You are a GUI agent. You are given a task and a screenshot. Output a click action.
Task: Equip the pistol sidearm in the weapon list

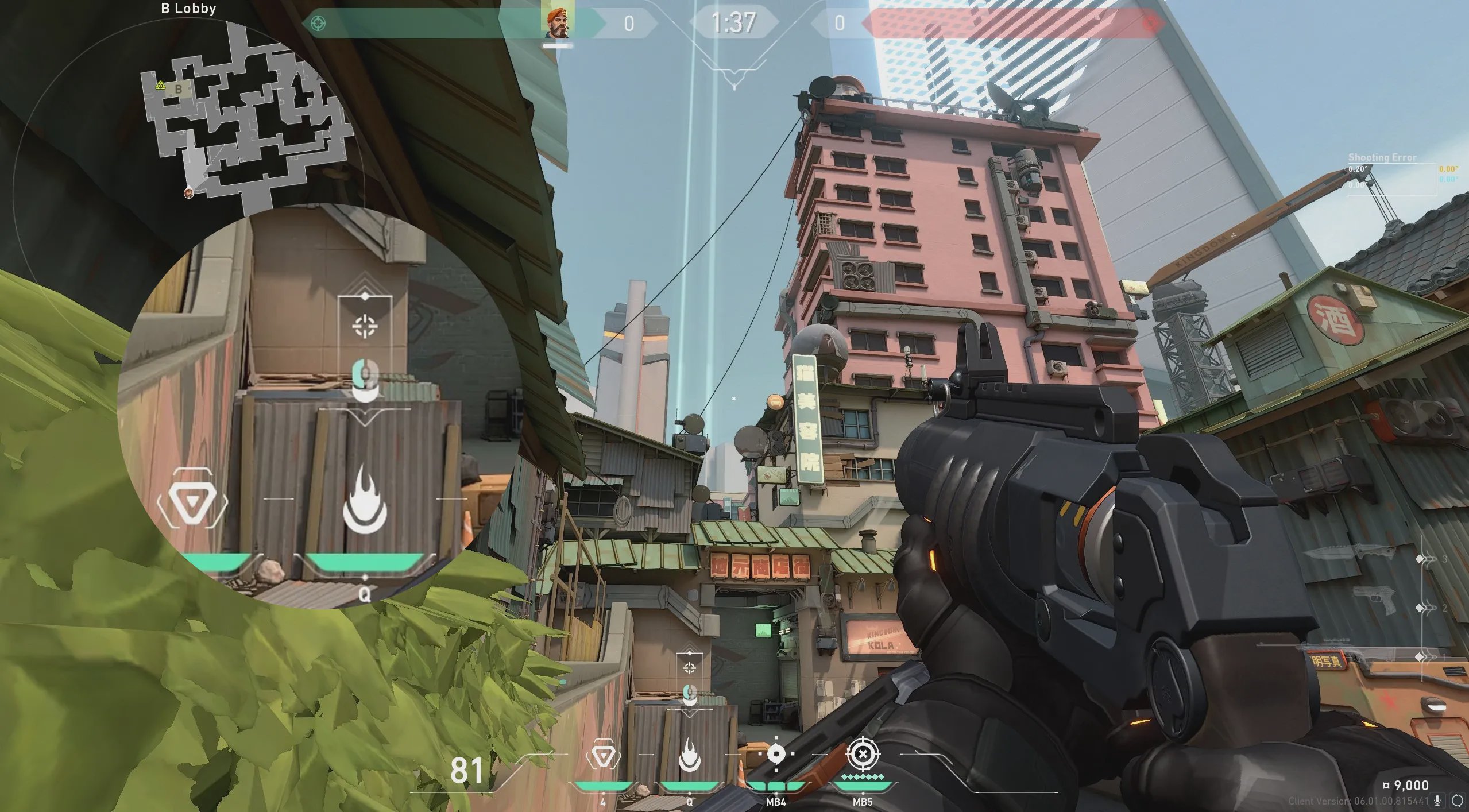click(1373, 601)
